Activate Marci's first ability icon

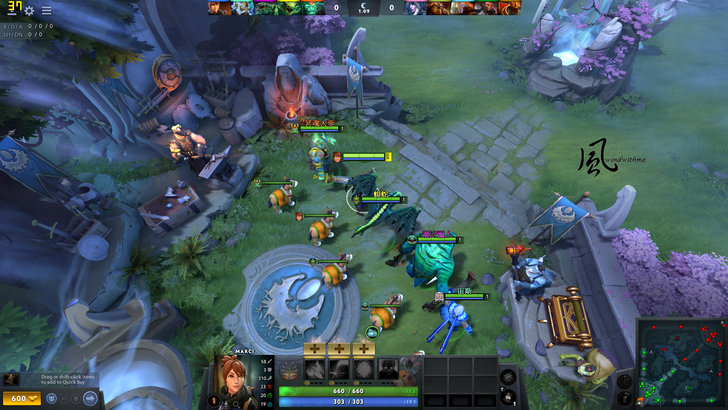point(315,368)
